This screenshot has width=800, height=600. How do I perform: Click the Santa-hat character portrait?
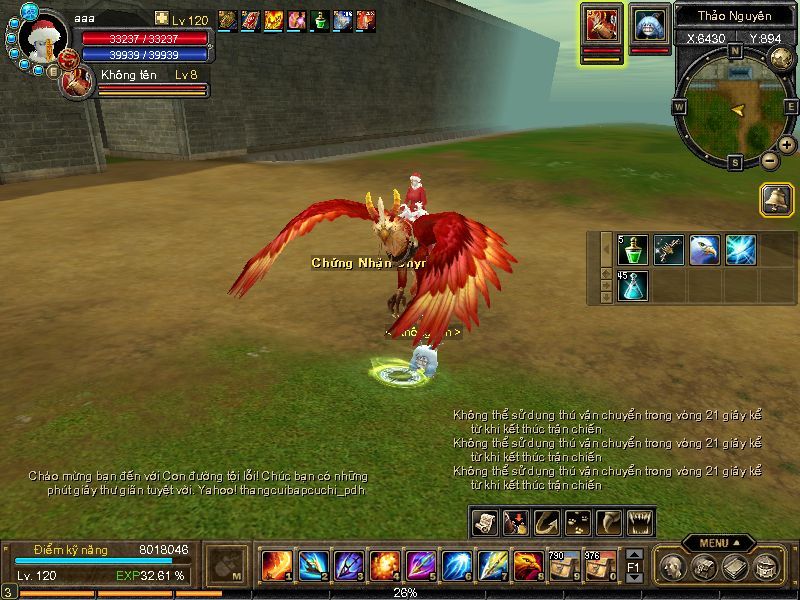click(42, 39)
